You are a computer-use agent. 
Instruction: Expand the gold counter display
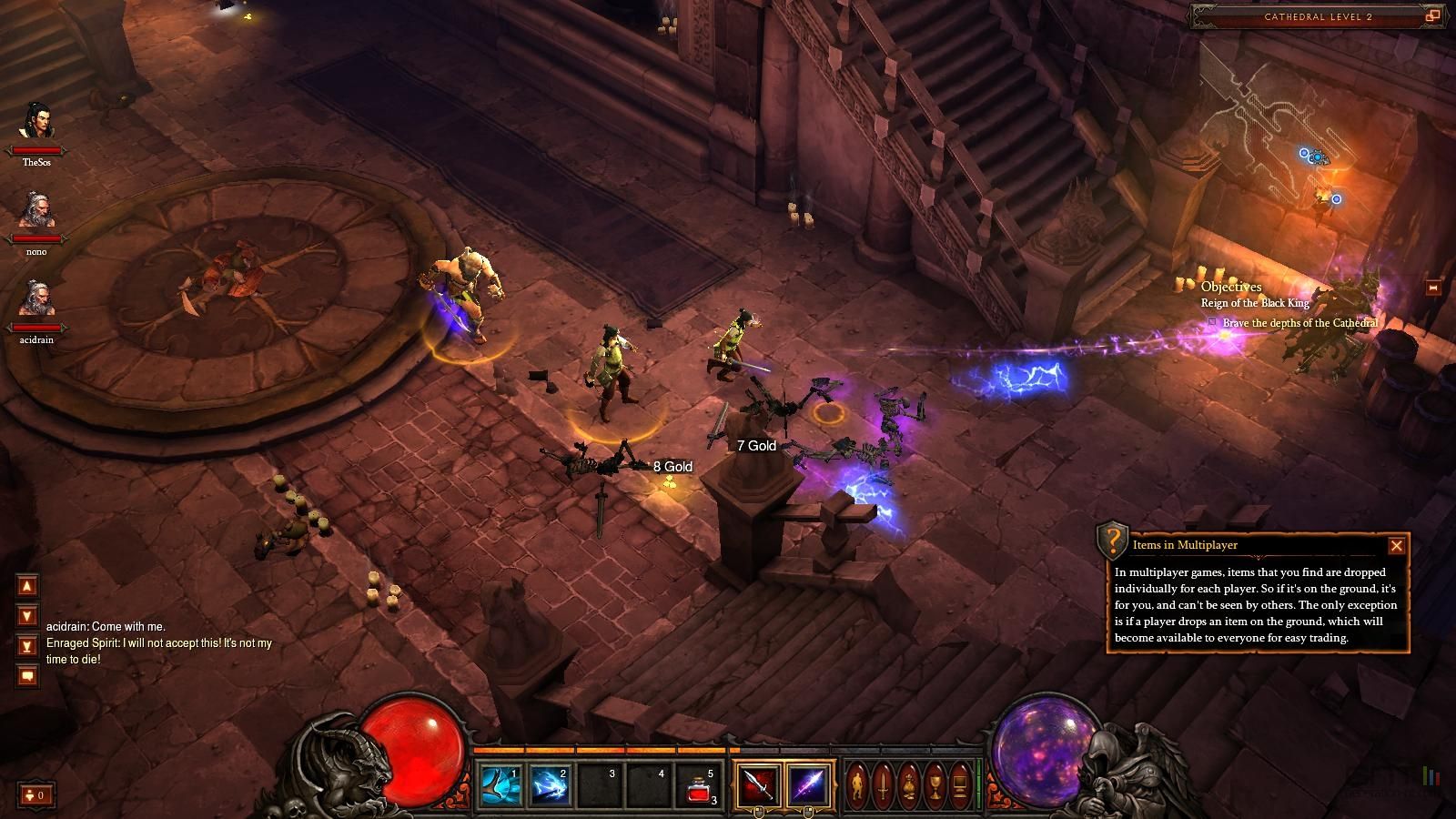36,794
